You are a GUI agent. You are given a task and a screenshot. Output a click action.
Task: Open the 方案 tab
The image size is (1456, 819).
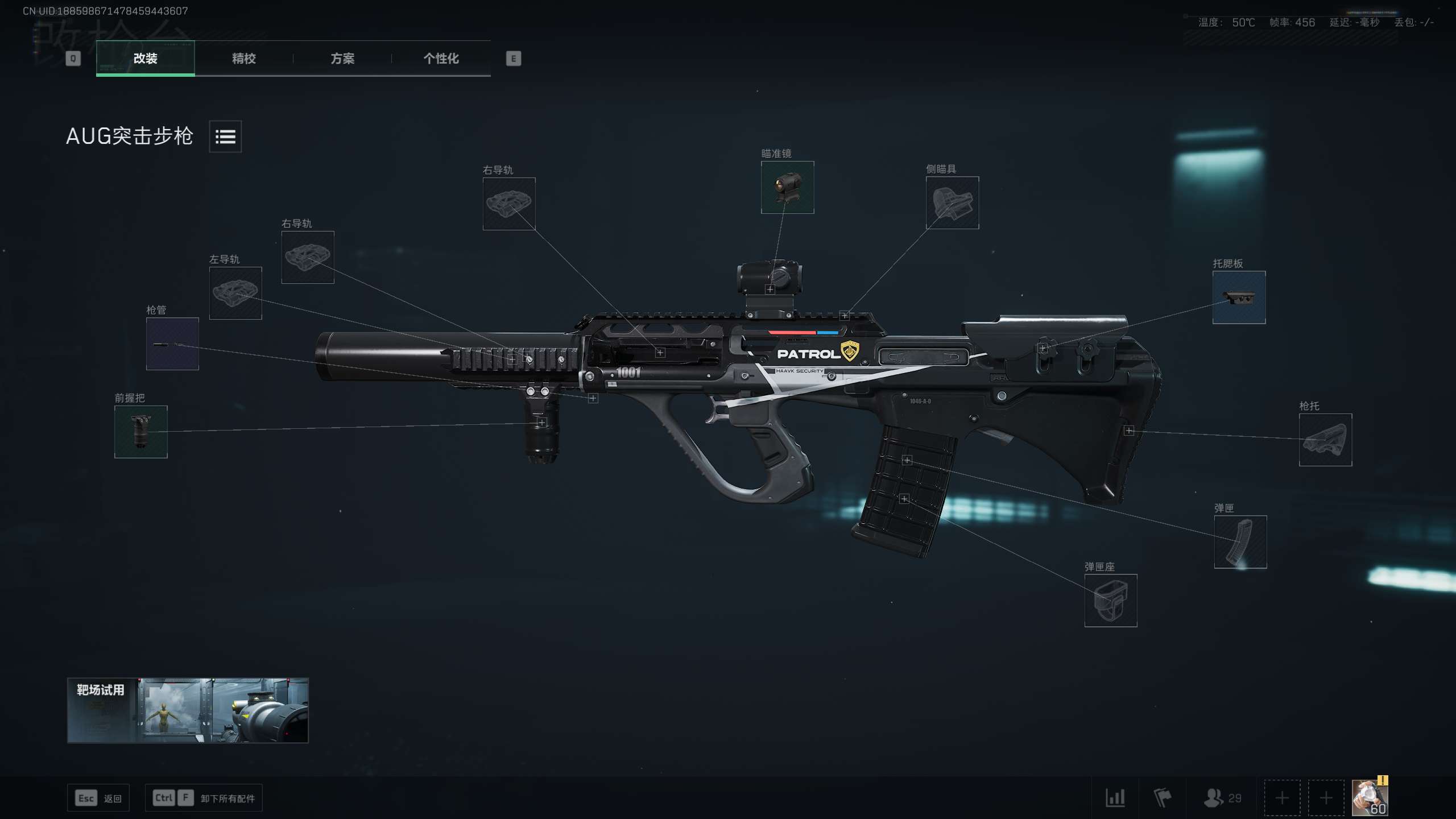(x=342, y=58)
